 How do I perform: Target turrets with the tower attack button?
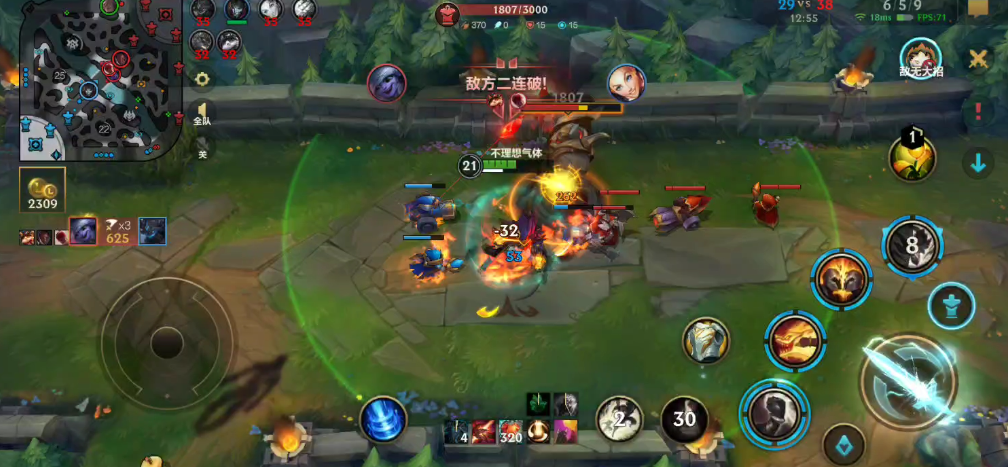pyautogui.click(x=951, y=305)
